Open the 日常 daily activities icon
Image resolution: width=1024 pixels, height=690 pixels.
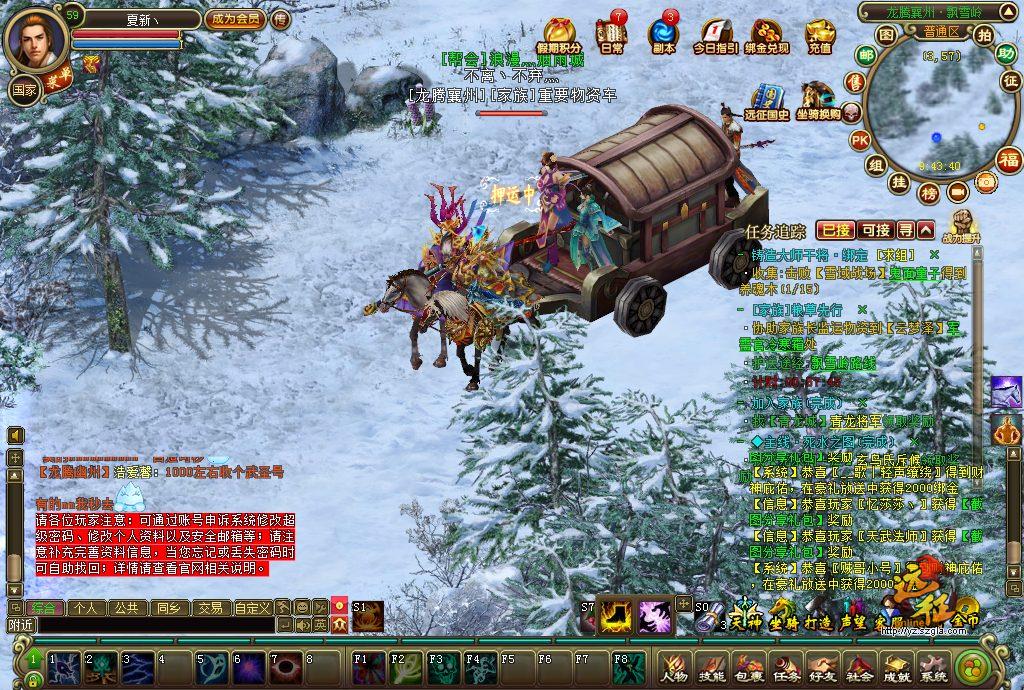[x=610, y=35]
